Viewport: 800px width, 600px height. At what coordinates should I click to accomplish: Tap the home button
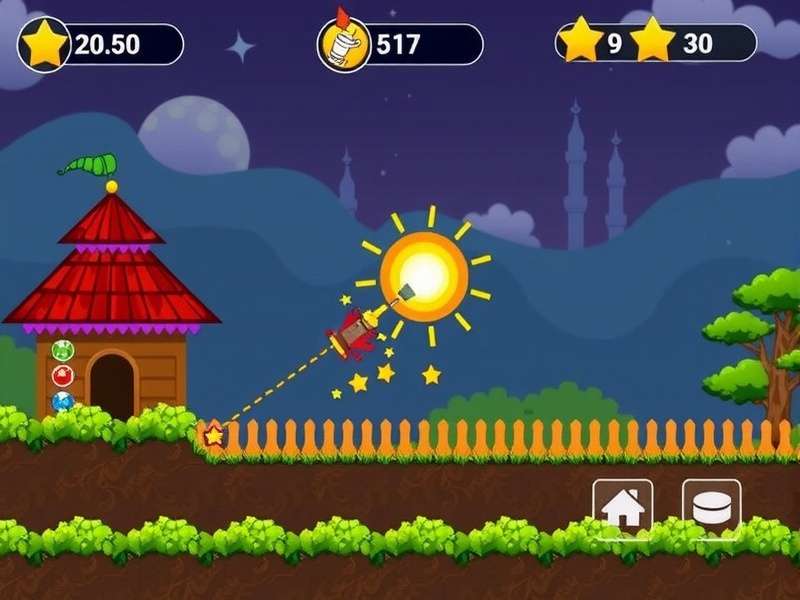(622, 508)
